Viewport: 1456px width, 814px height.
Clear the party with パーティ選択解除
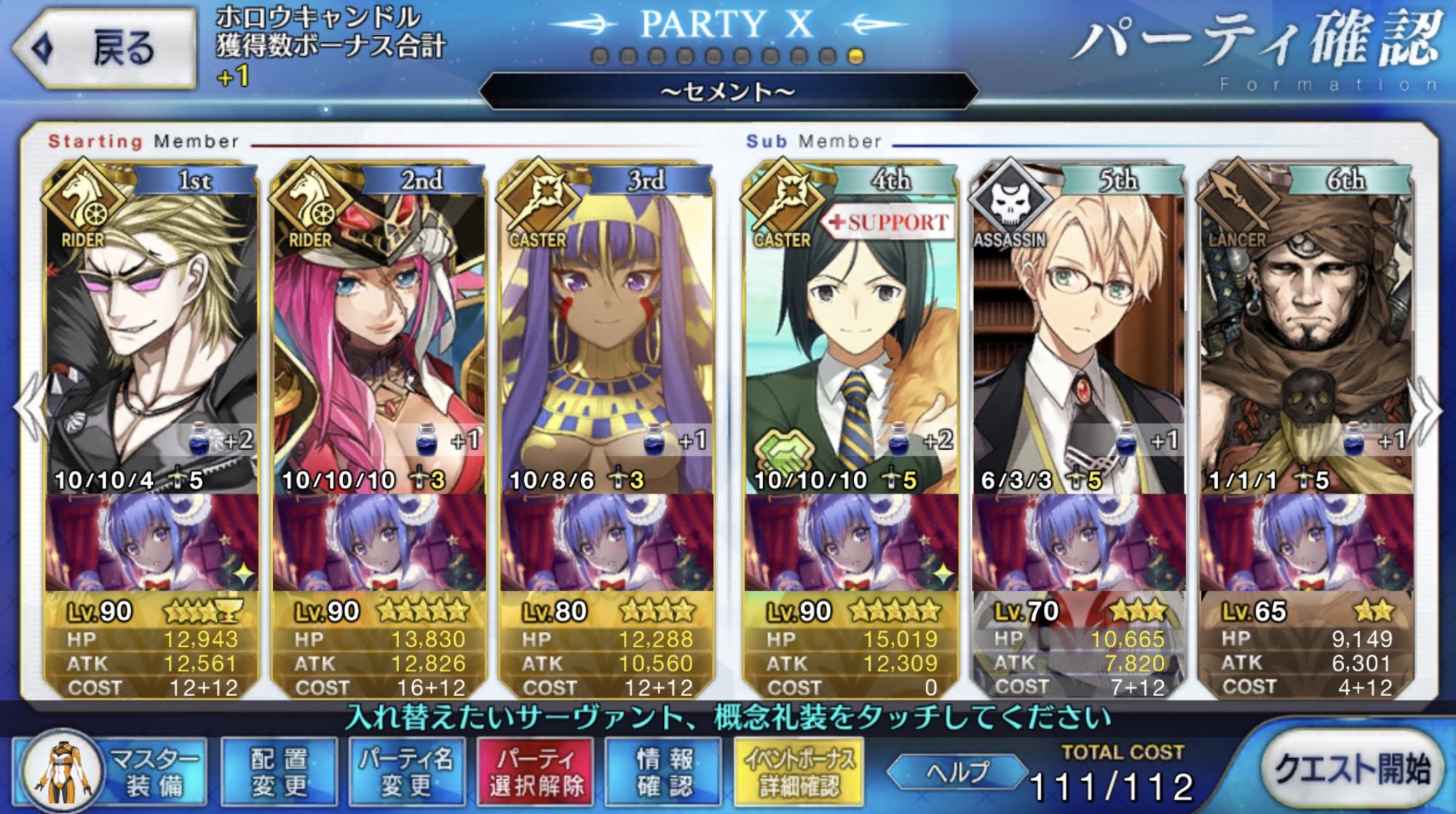(x=537, y=772)
